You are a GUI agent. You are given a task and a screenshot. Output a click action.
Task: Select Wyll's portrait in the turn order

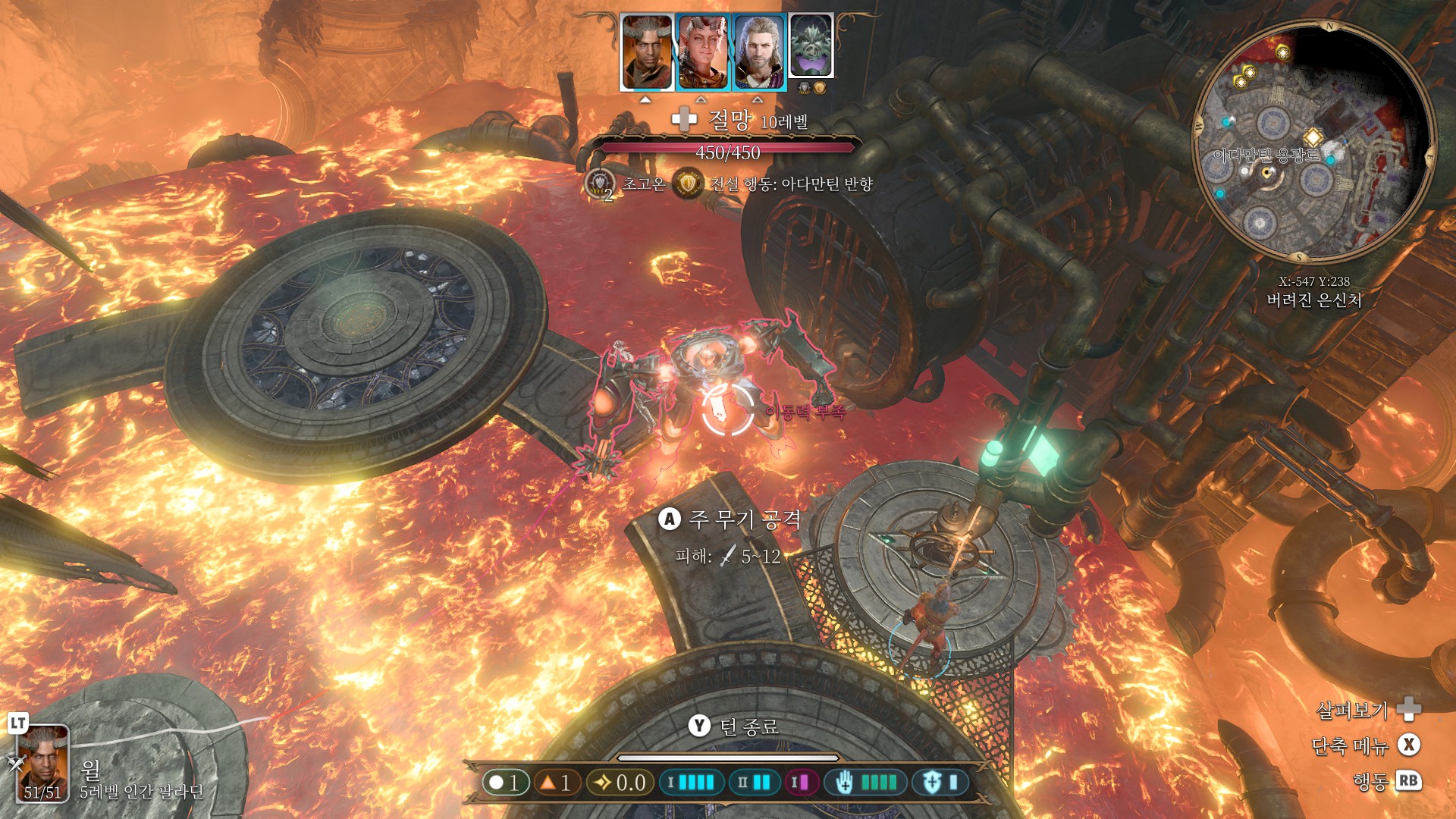tap(646, 52)
